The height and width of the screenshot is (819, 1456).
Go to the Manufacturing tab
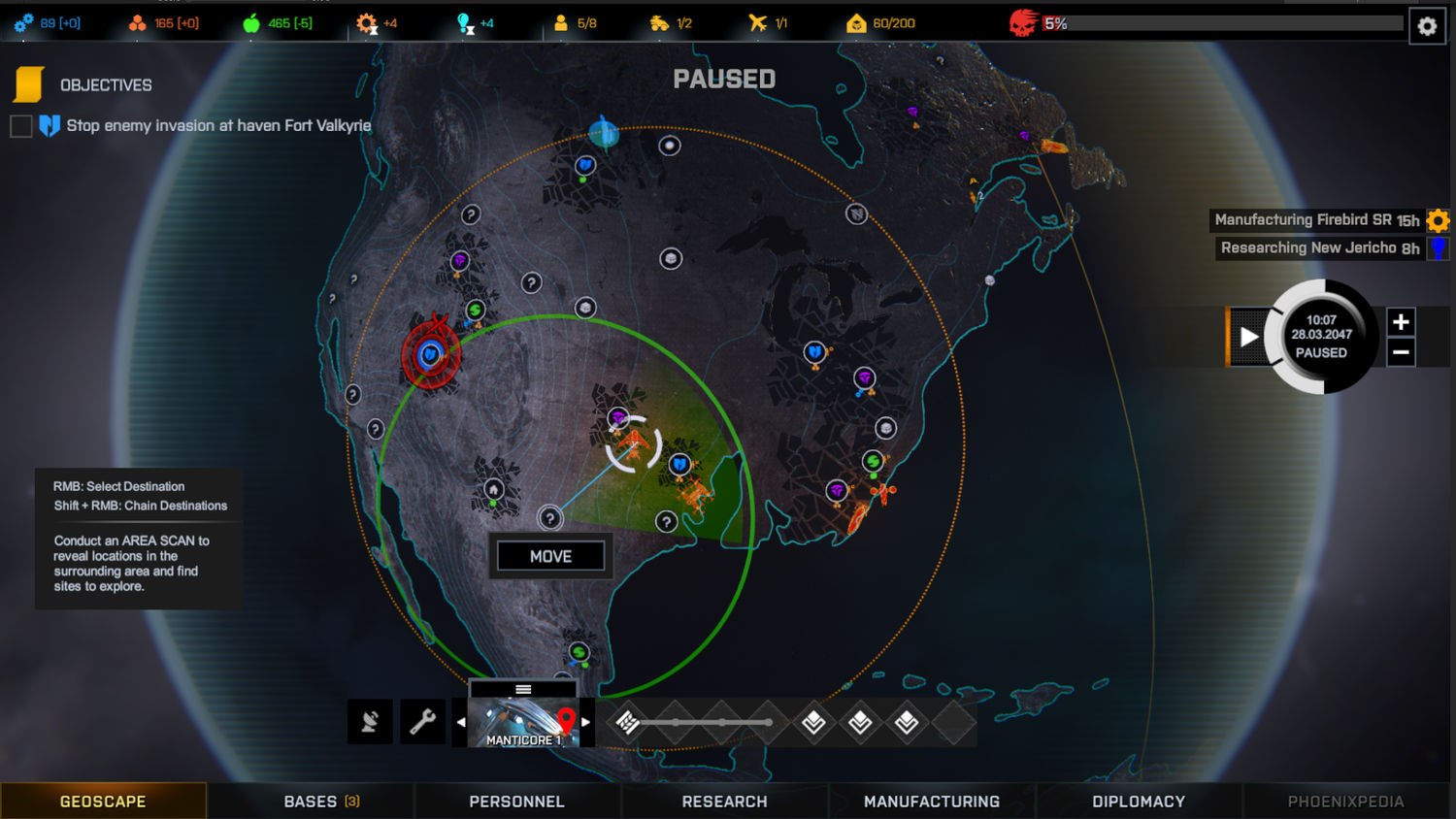[931, 802]
